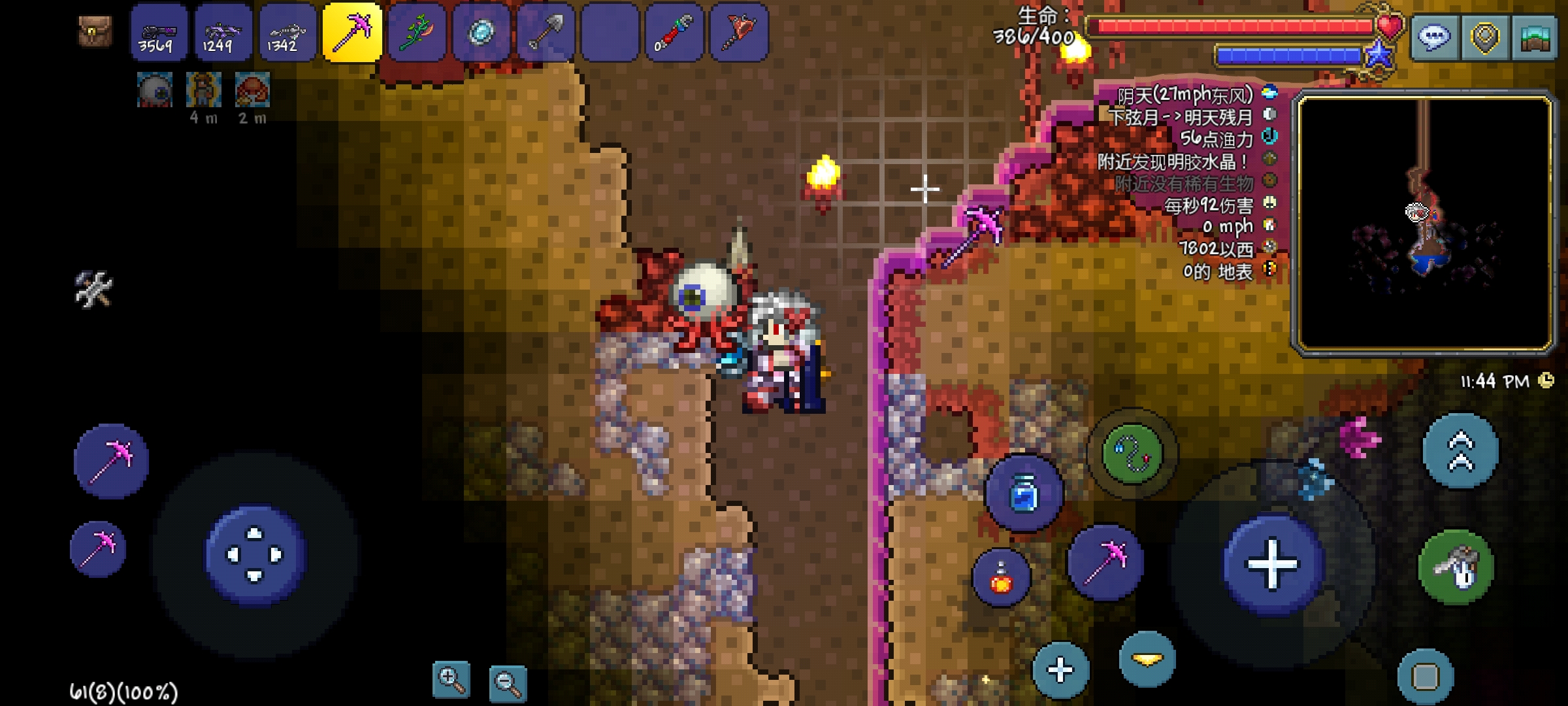The image size is (1568, 706).
Task: Tap the gold map pin button
Action: tap(1484, 38)
